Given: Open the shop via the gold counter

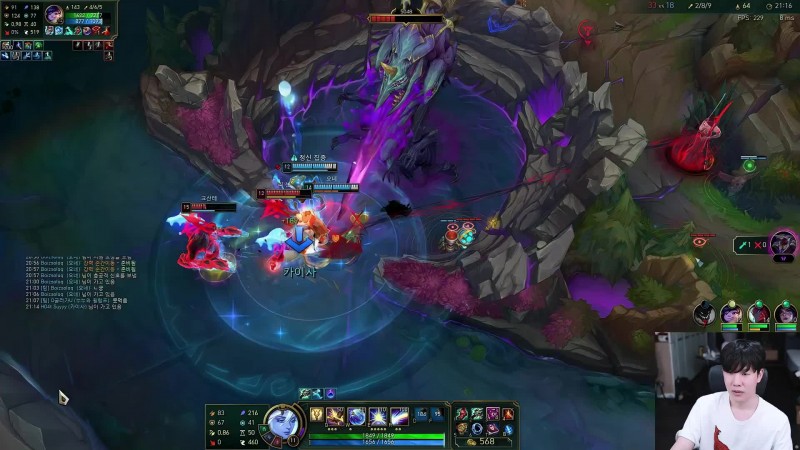Looking at the screenshot, I should (485, 441).
